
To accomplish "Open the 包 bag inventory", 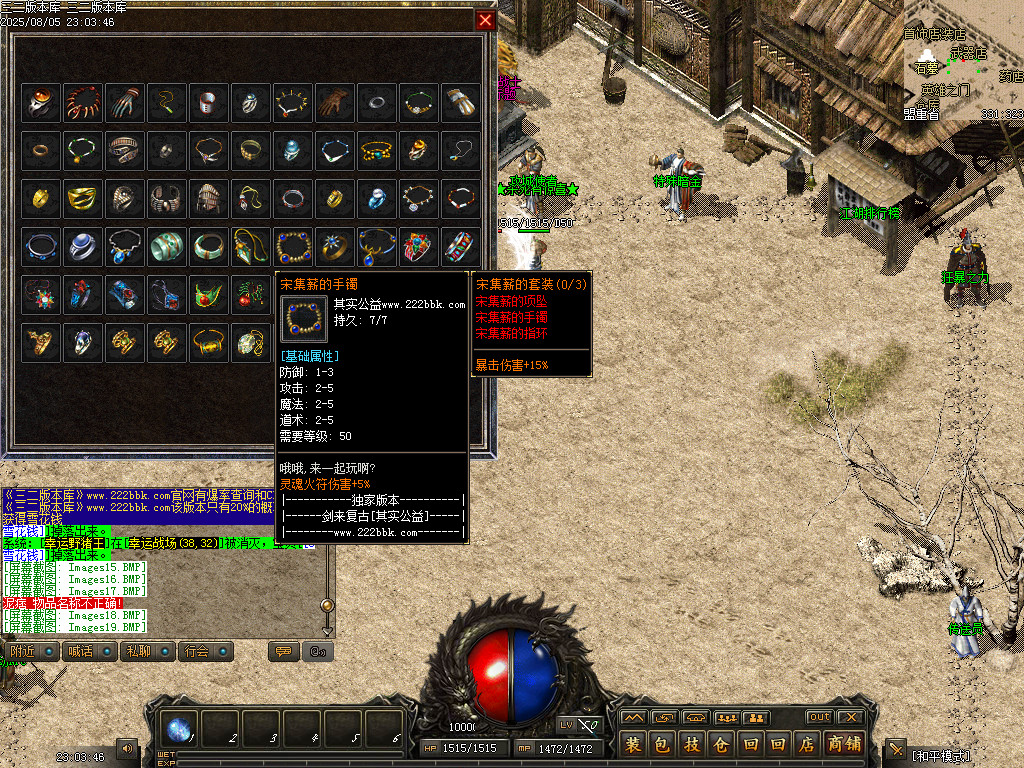I will click(662, 744).
